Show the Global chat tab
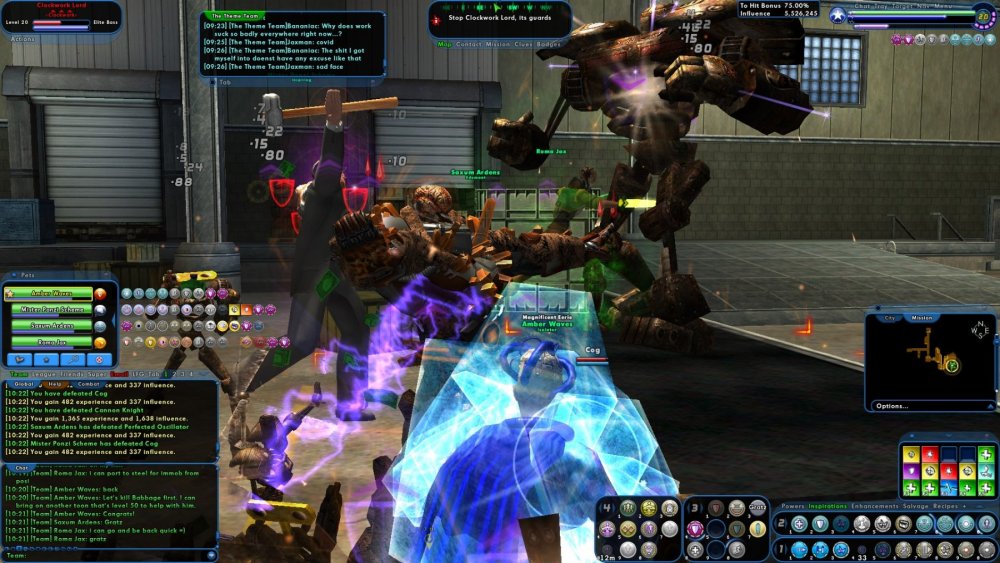Screen dimensions: 1000x563 click(x=24, y=384)
